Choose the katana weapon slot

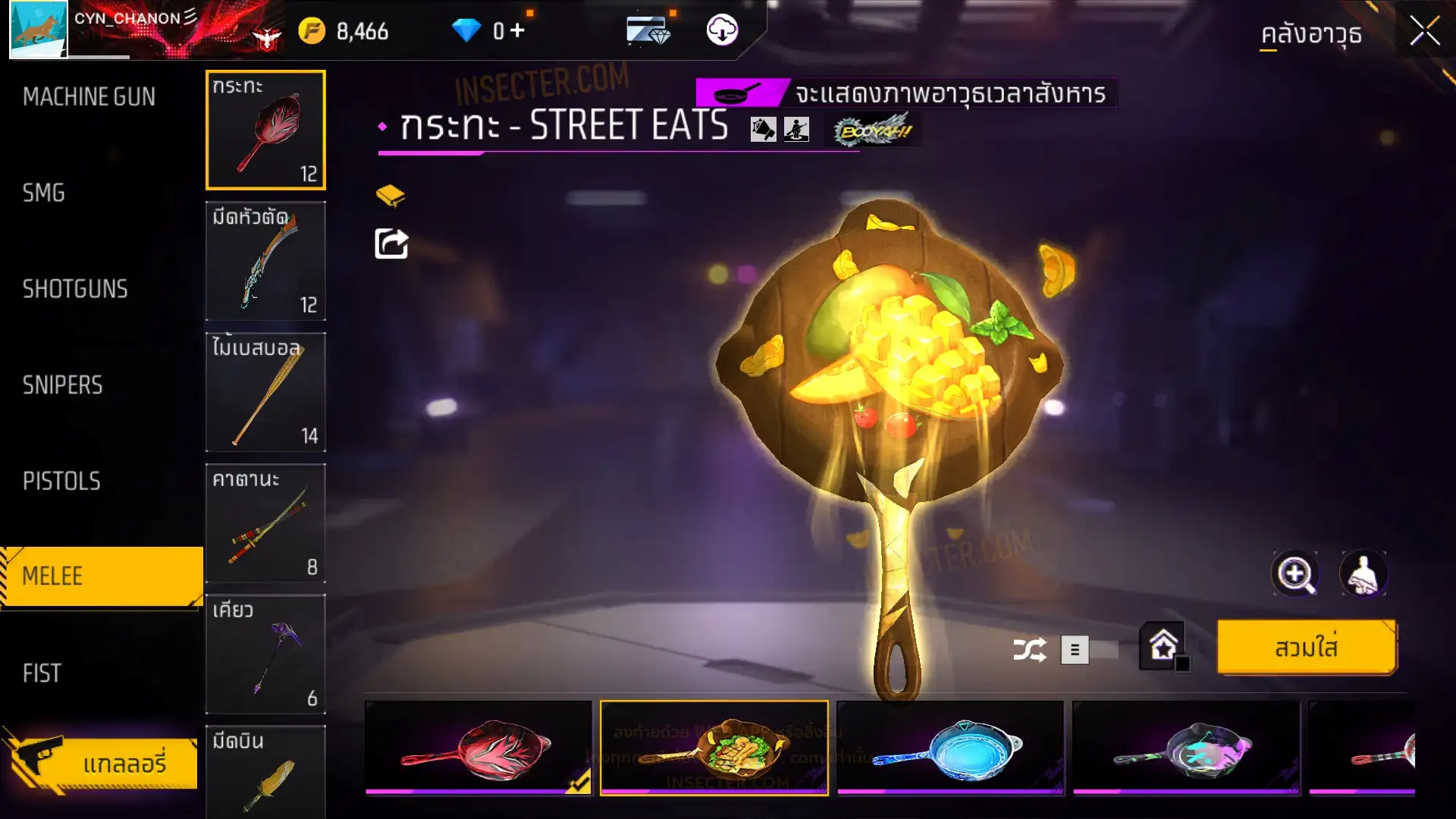click(x=265, y=523)
